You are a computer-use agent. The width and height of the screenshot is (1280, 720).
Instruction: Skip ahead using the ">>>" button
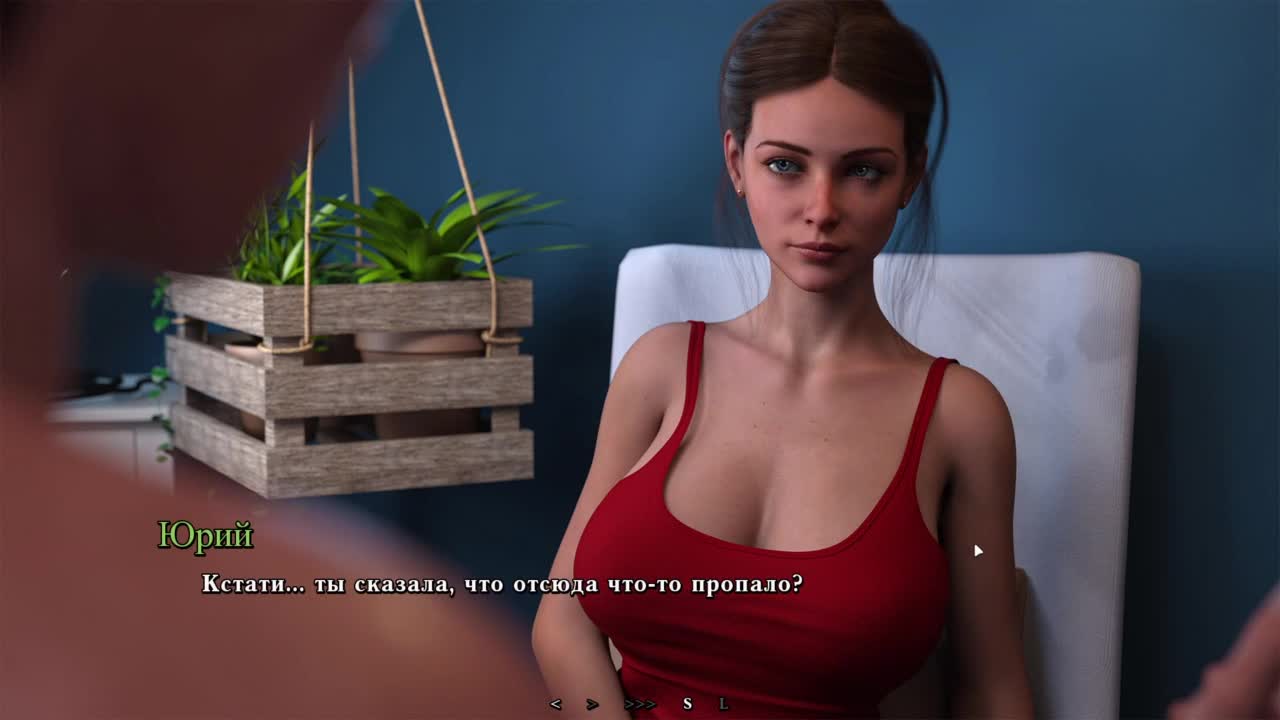point(640,704)
